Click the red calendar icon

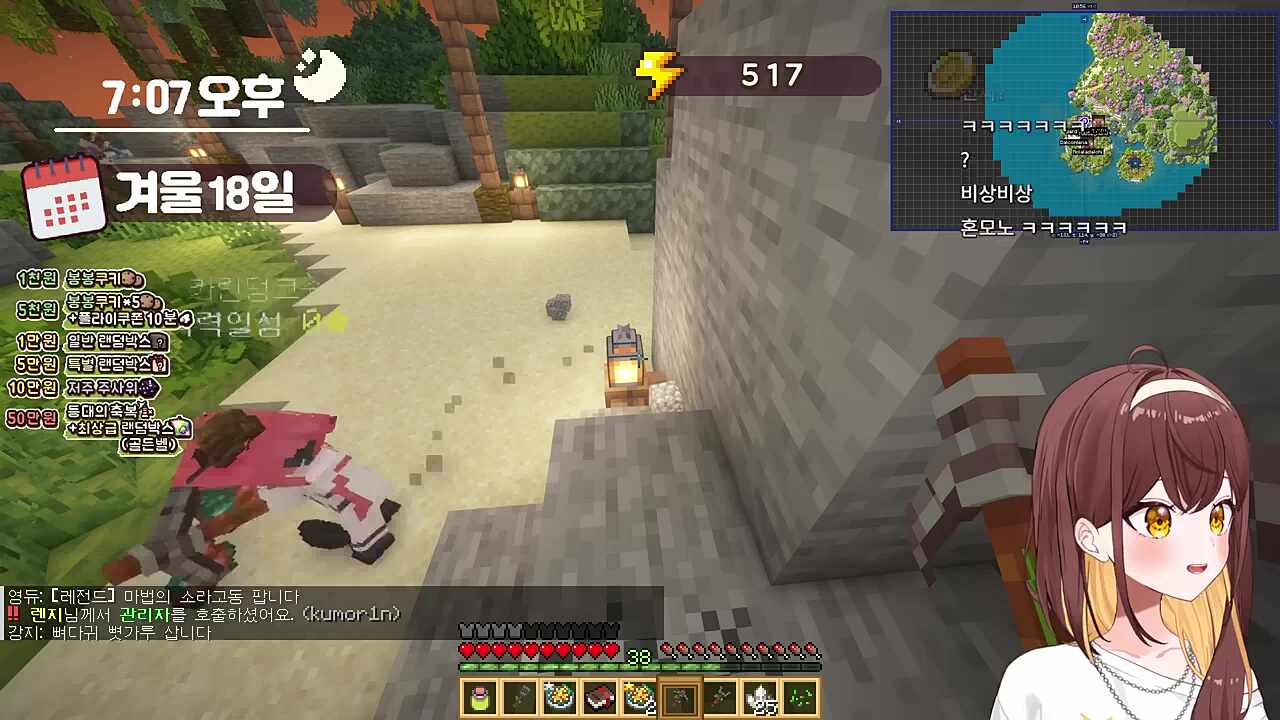tap(65, 197)
